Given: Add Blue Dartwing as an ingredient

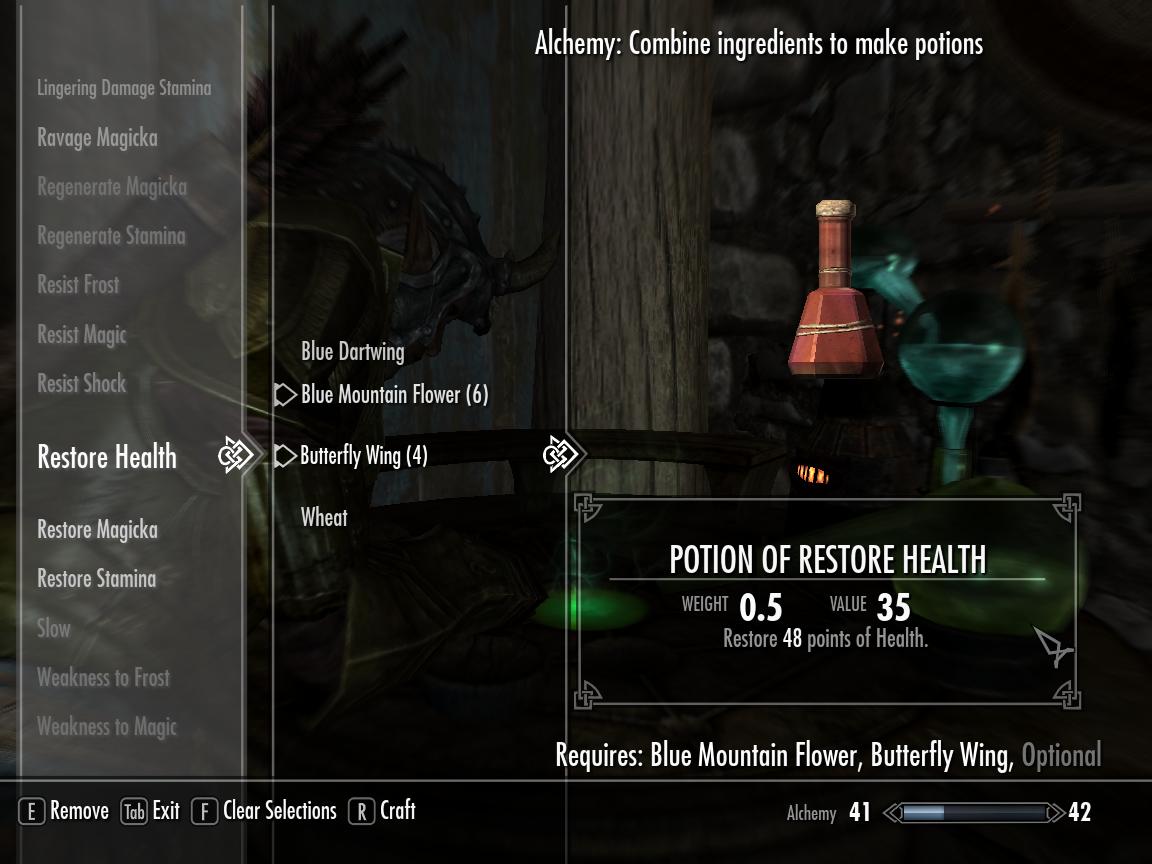Looking at the screenshot, I should coord(353,352).
